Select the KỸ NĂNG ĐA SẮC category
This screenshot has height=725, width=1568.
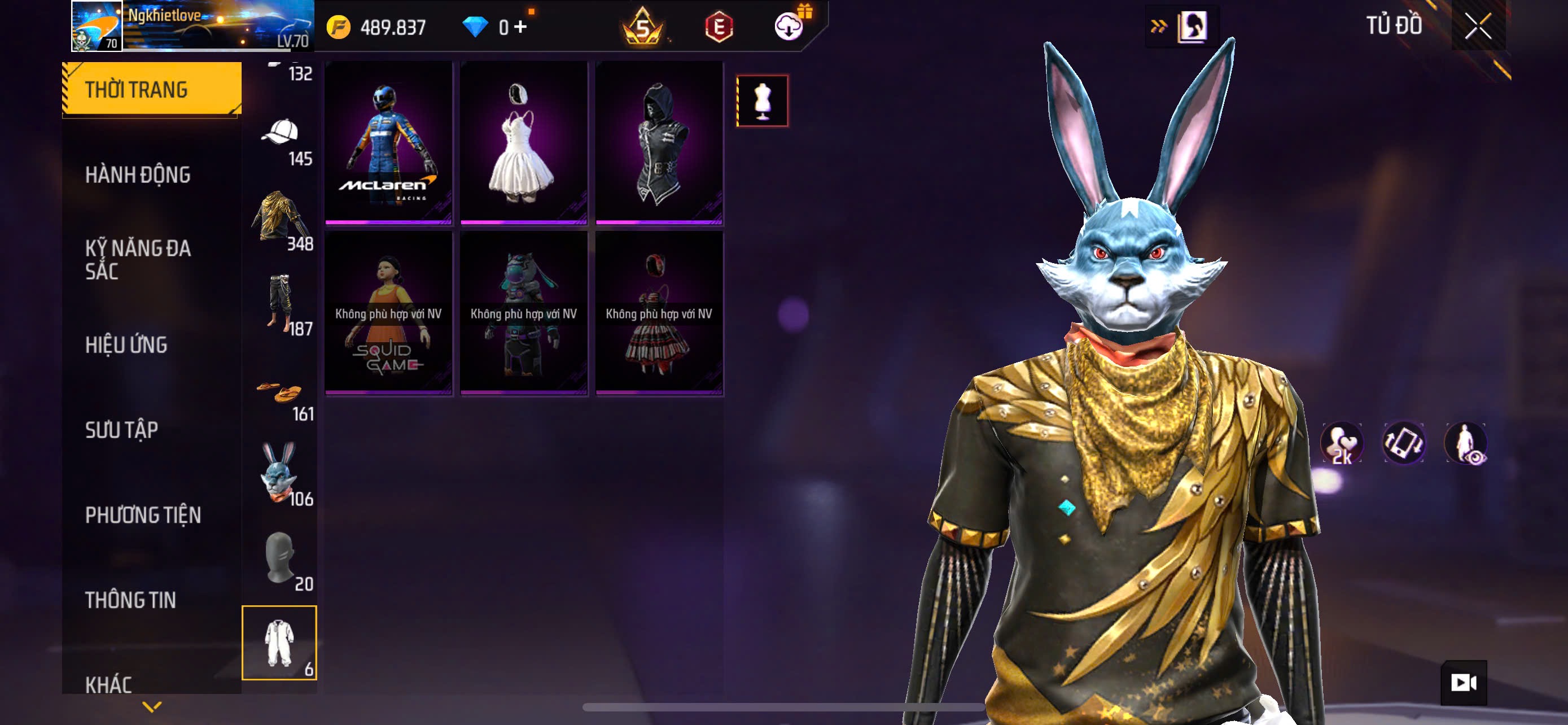(138, 259)
